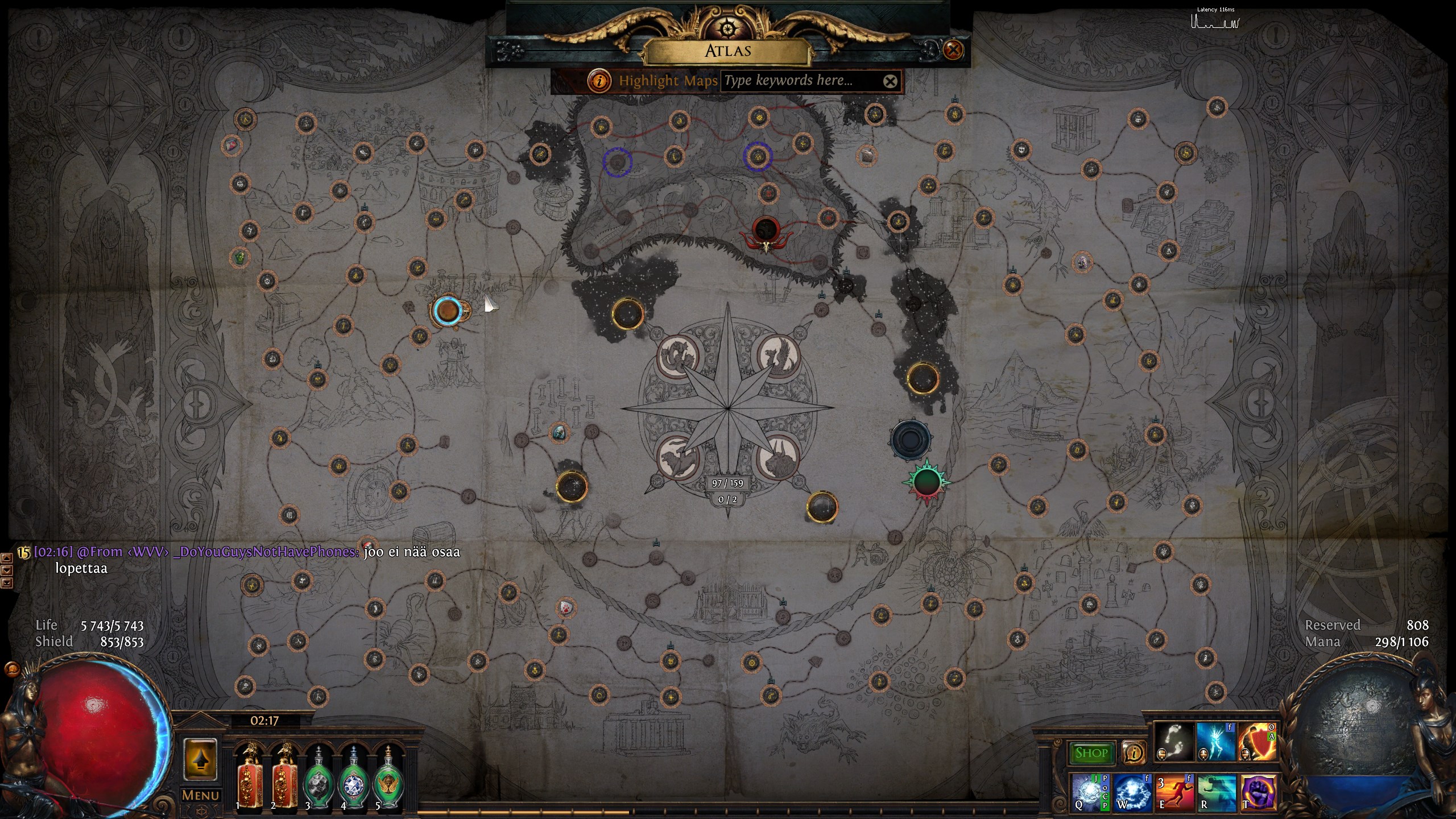The width and height of the screenshot is (1456, 819).
Task: Select the flaming shield skill slot
Action: coord(1258,742)
